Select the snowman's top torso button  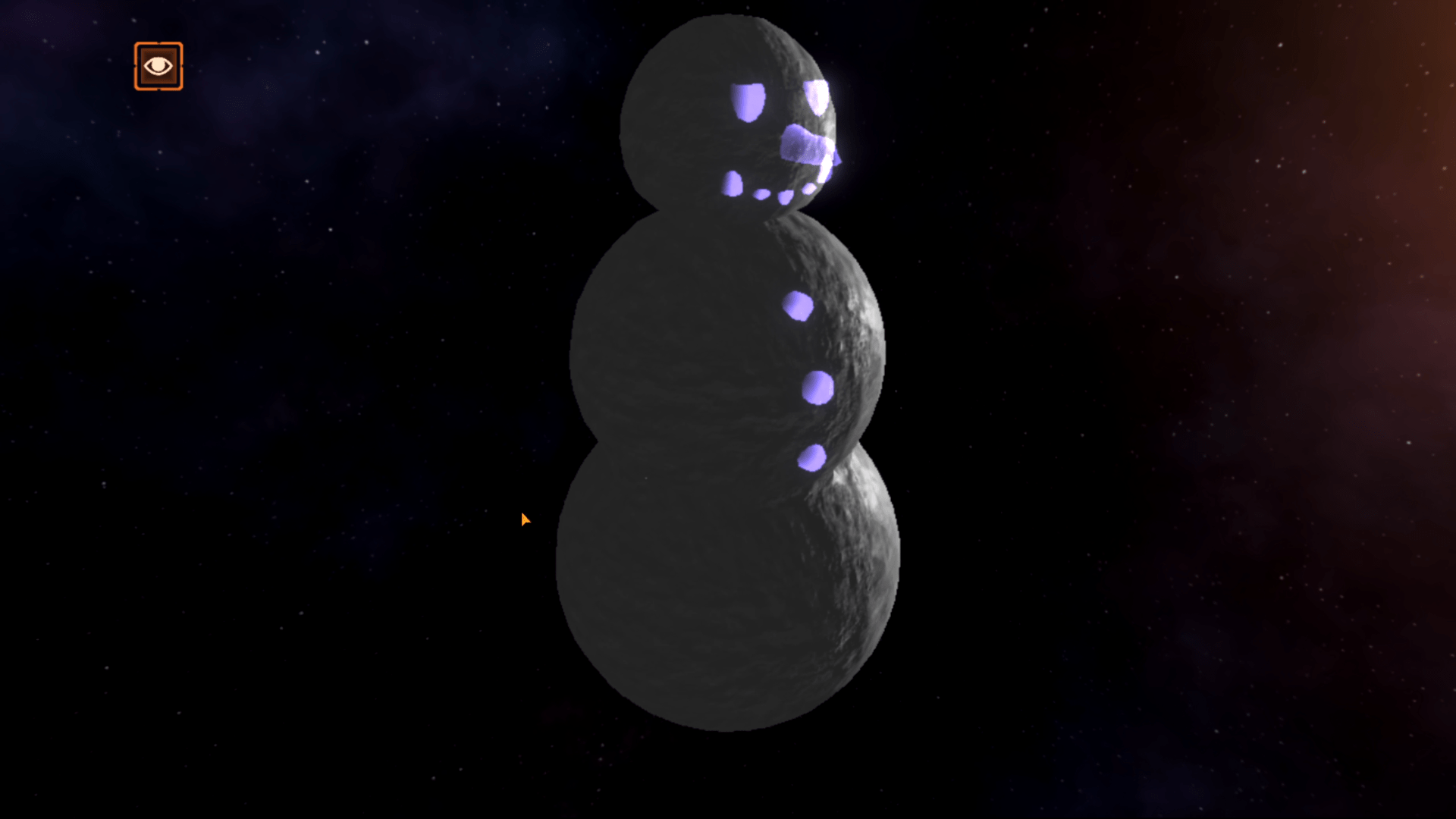point(797,305)
